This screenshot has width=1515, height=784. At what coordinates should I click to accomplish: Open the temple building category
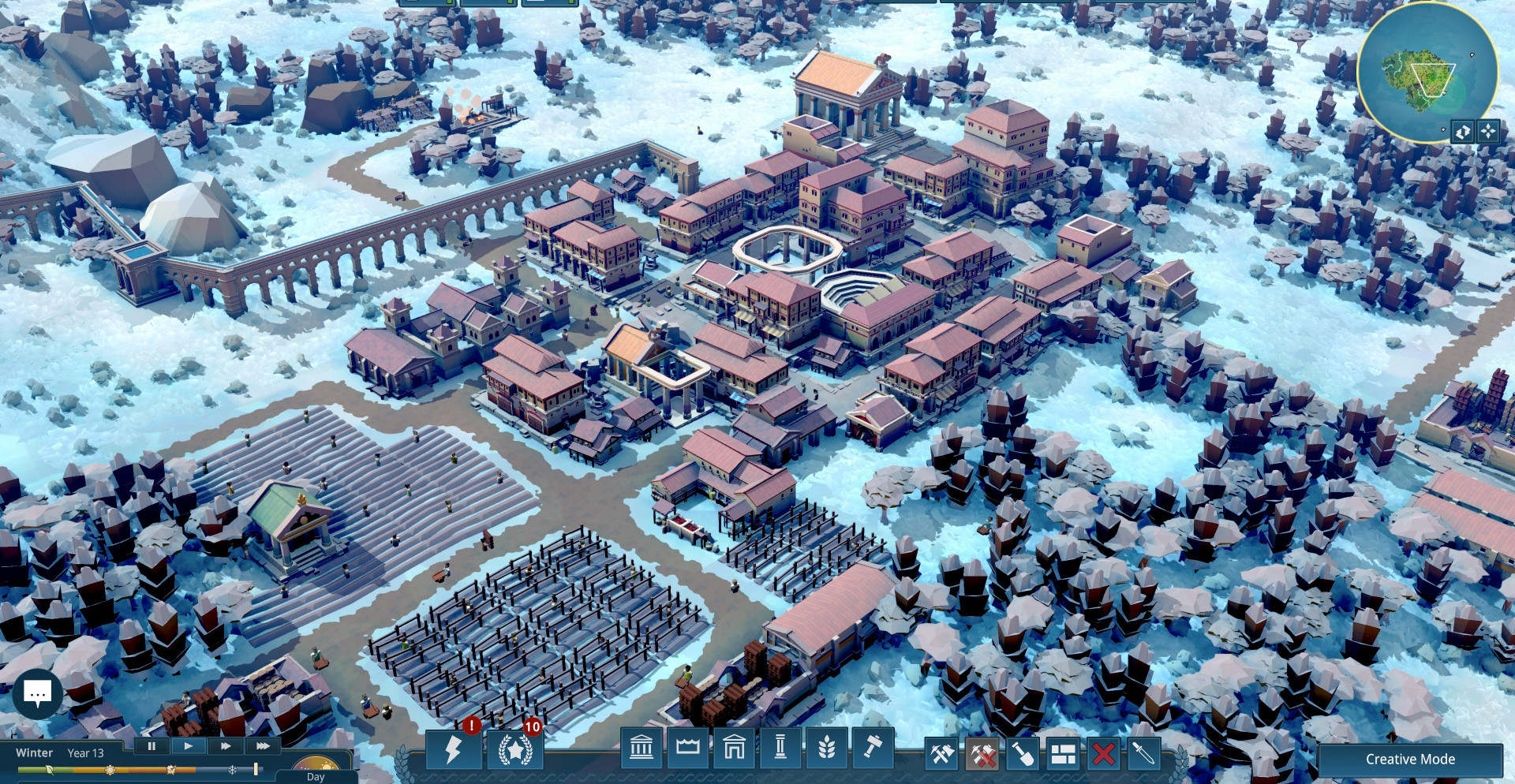[x=642, y=747]
